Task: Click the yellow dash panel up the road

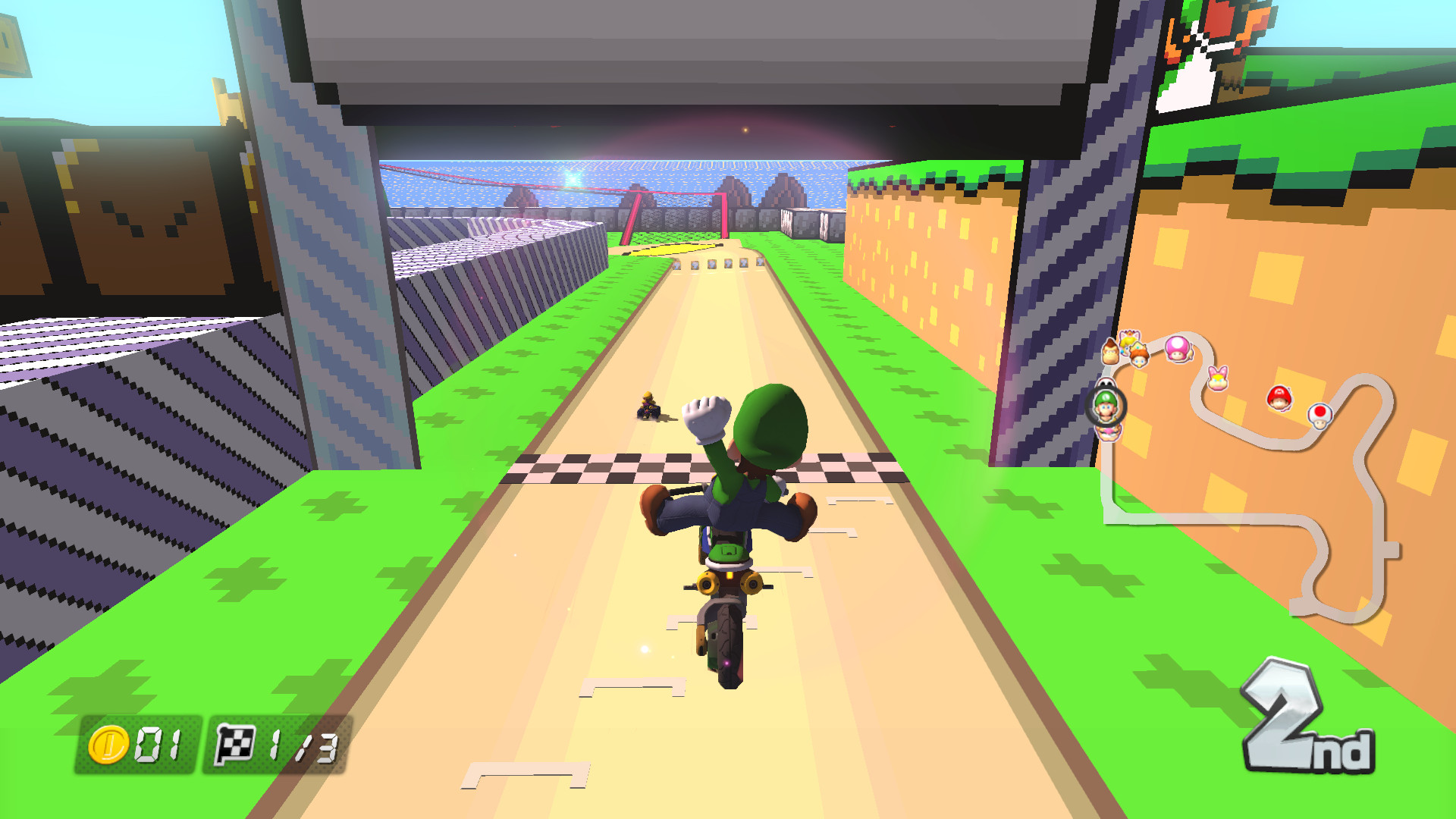Action: (x=670, y=249)
